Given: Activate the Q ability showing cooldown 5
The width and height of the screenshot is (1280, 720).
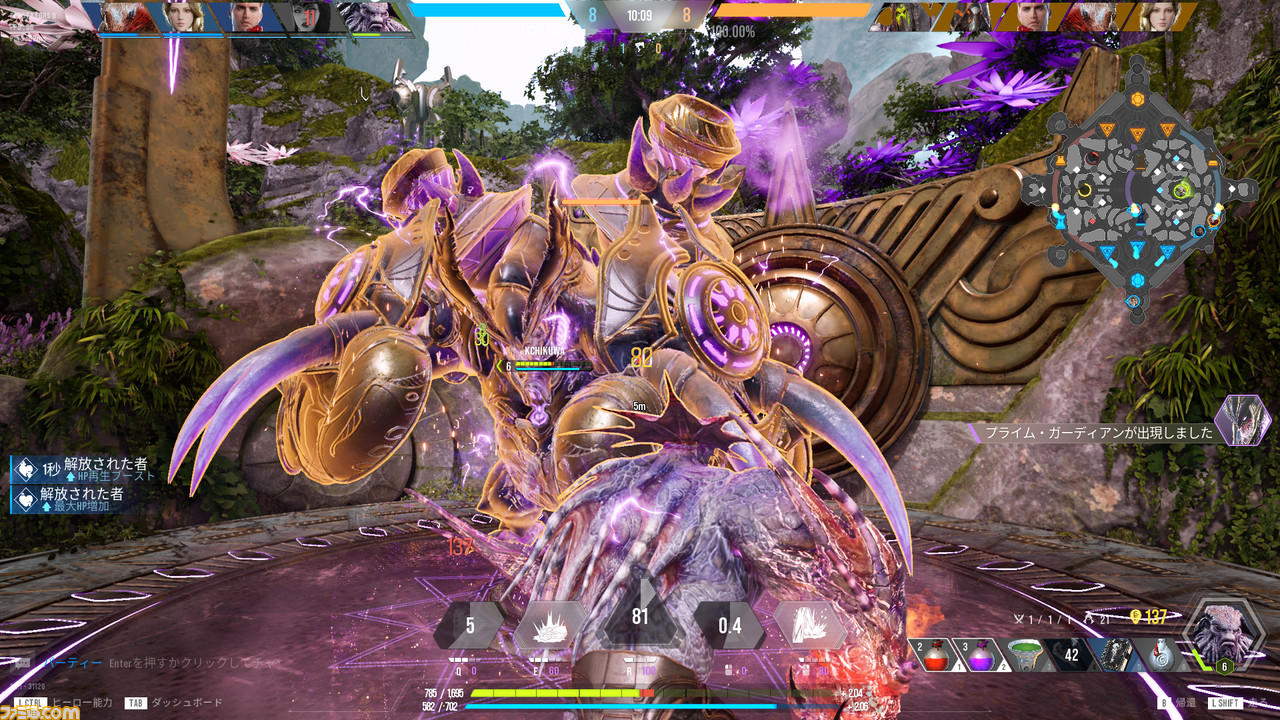Looking at the screenshot, I should coord(468,626).
